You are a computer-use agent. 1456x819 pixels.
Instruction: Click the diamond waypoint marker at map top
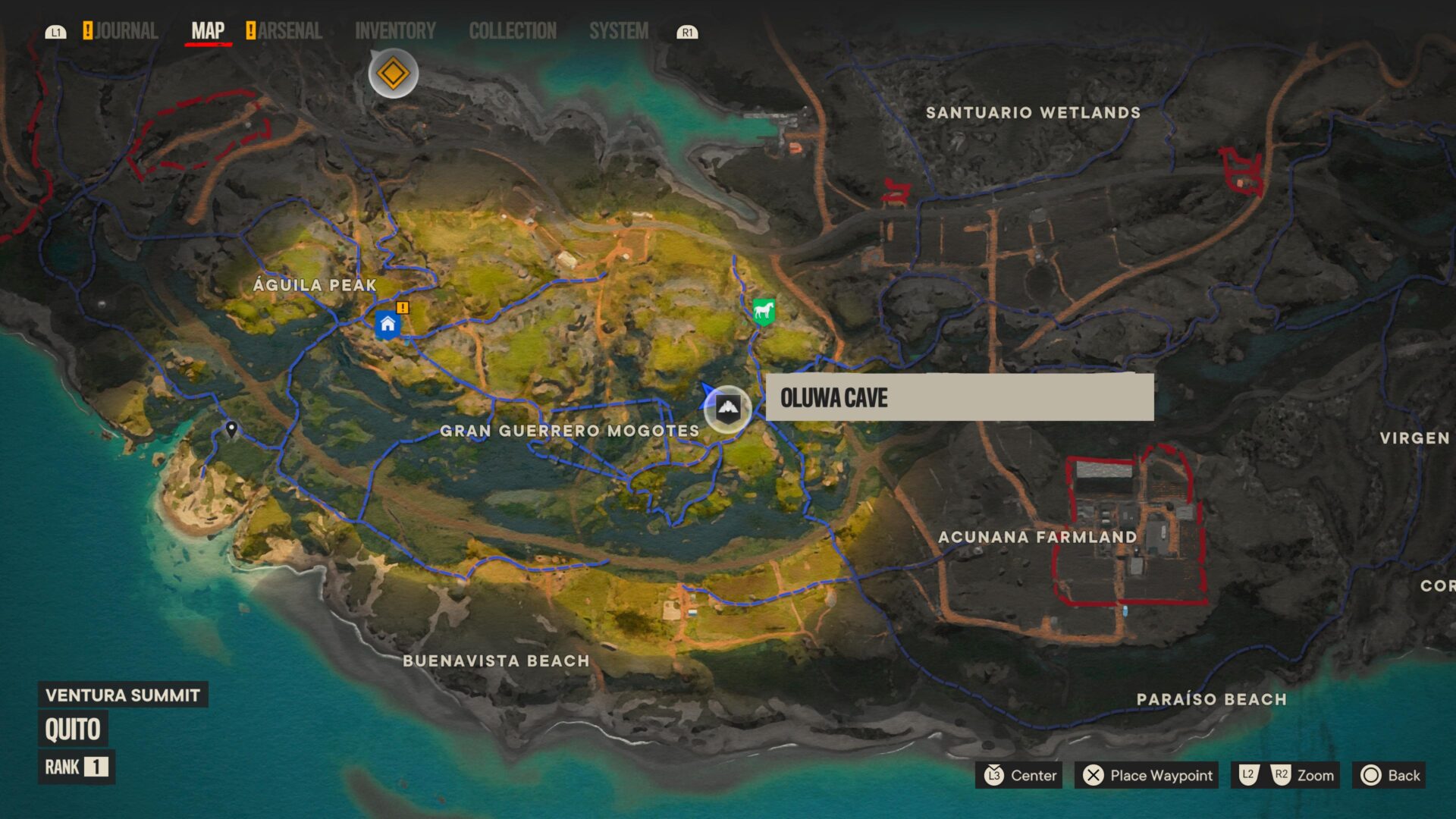392,72
